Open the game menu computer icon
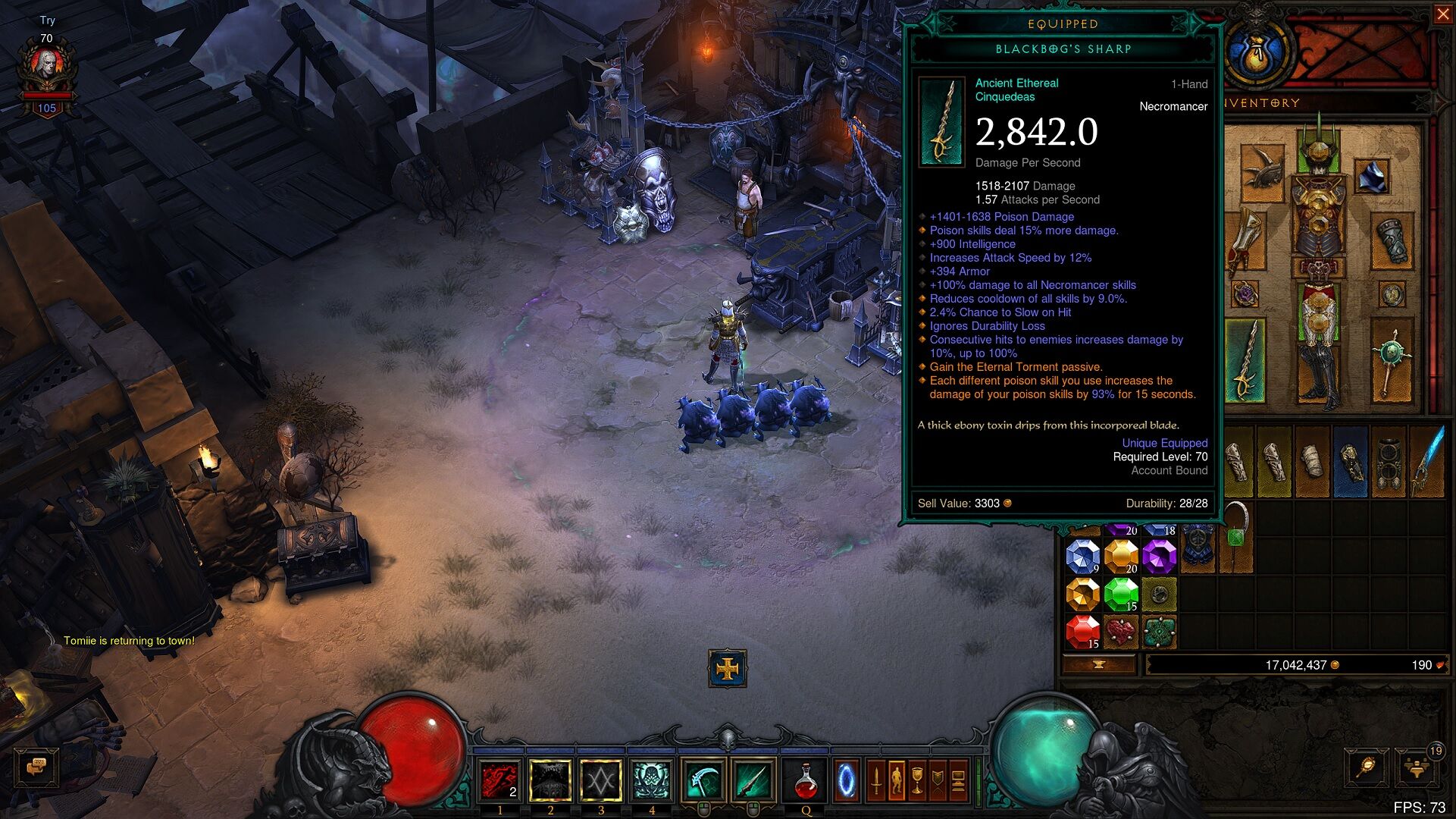Image resolution: width=1456 pixels, height=819 pixels. [x=958, y=780]
